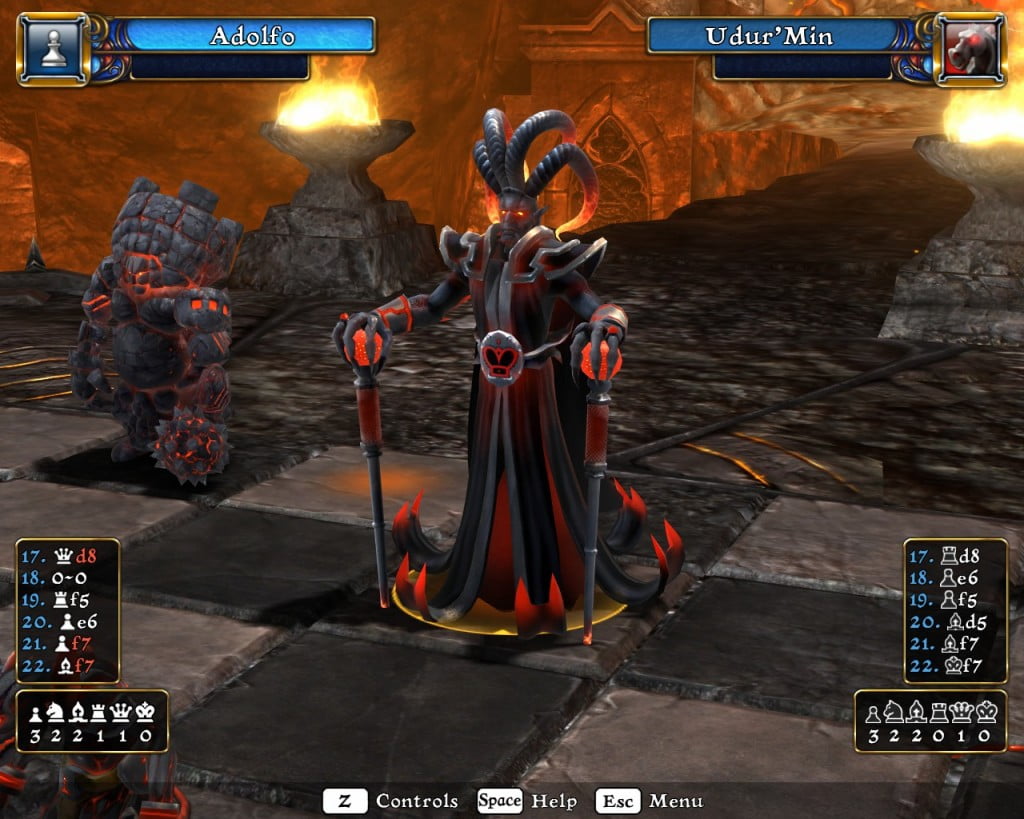Click Udur'Min's black knight portrait

(969, 49)
